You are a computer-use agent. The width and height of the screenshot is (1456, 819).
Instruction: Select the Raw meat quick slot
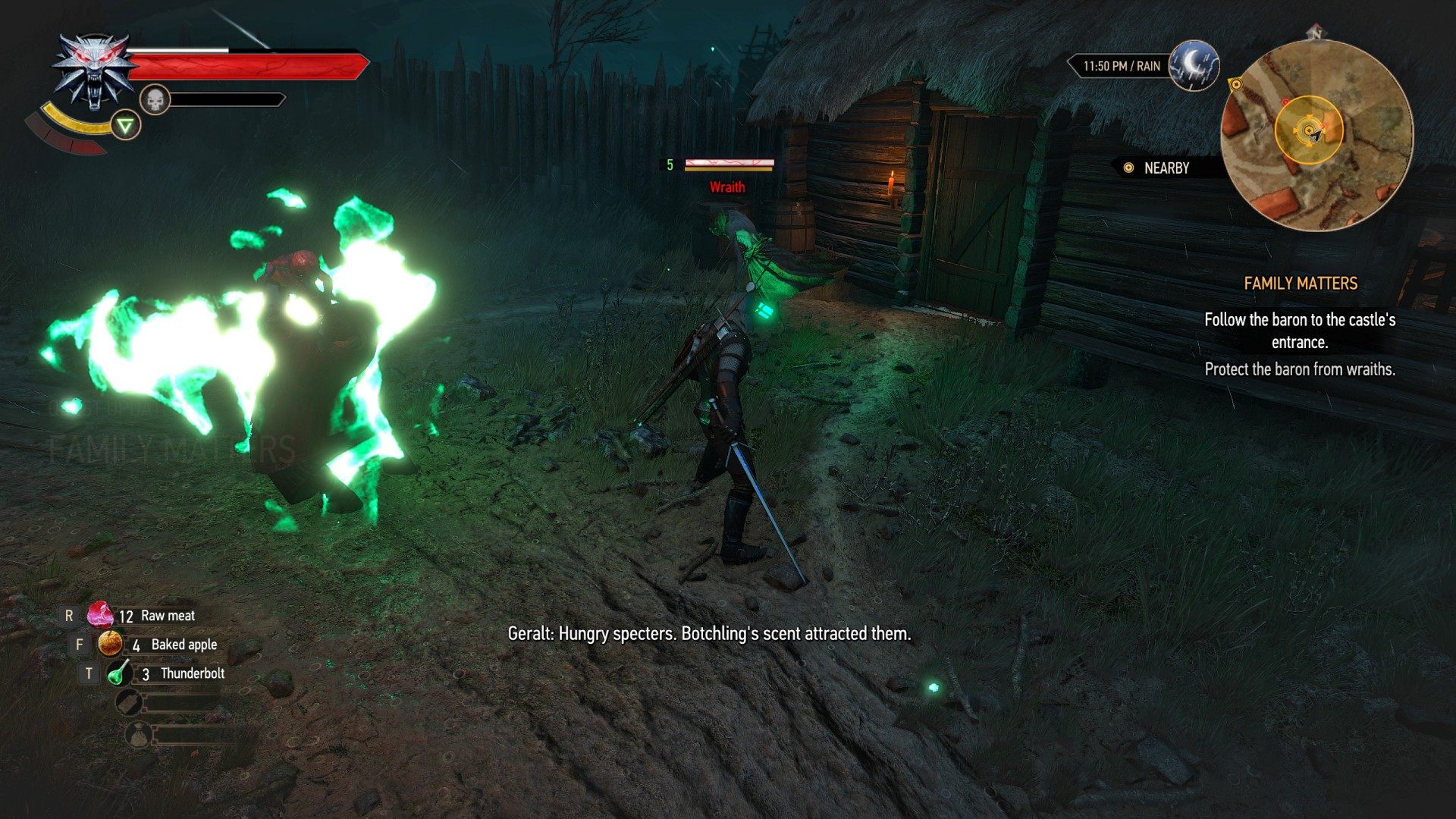pyautogui.click(x=100, y=615)
